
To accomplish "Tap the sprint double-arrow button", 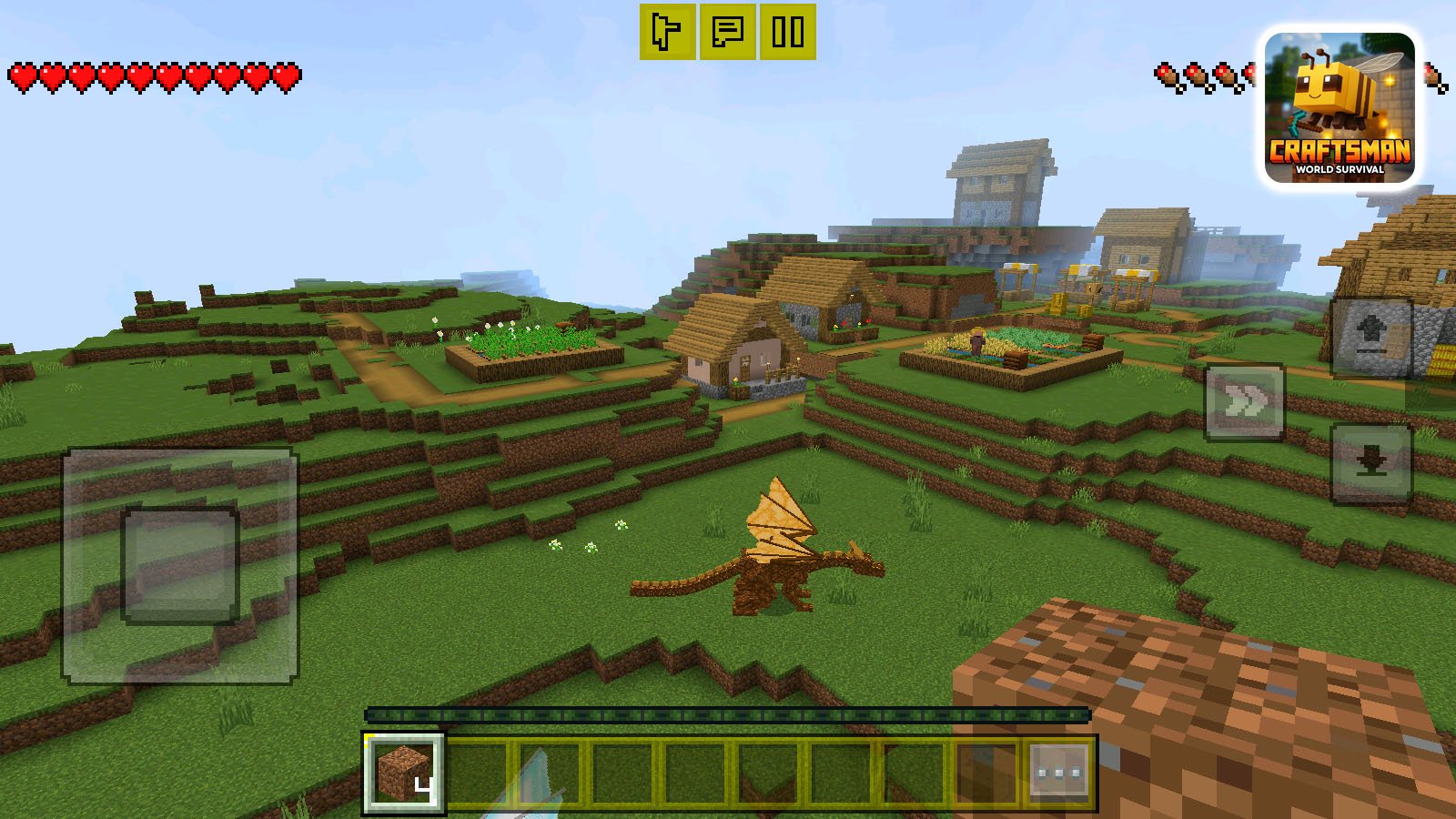I will tap(1244, 400).
